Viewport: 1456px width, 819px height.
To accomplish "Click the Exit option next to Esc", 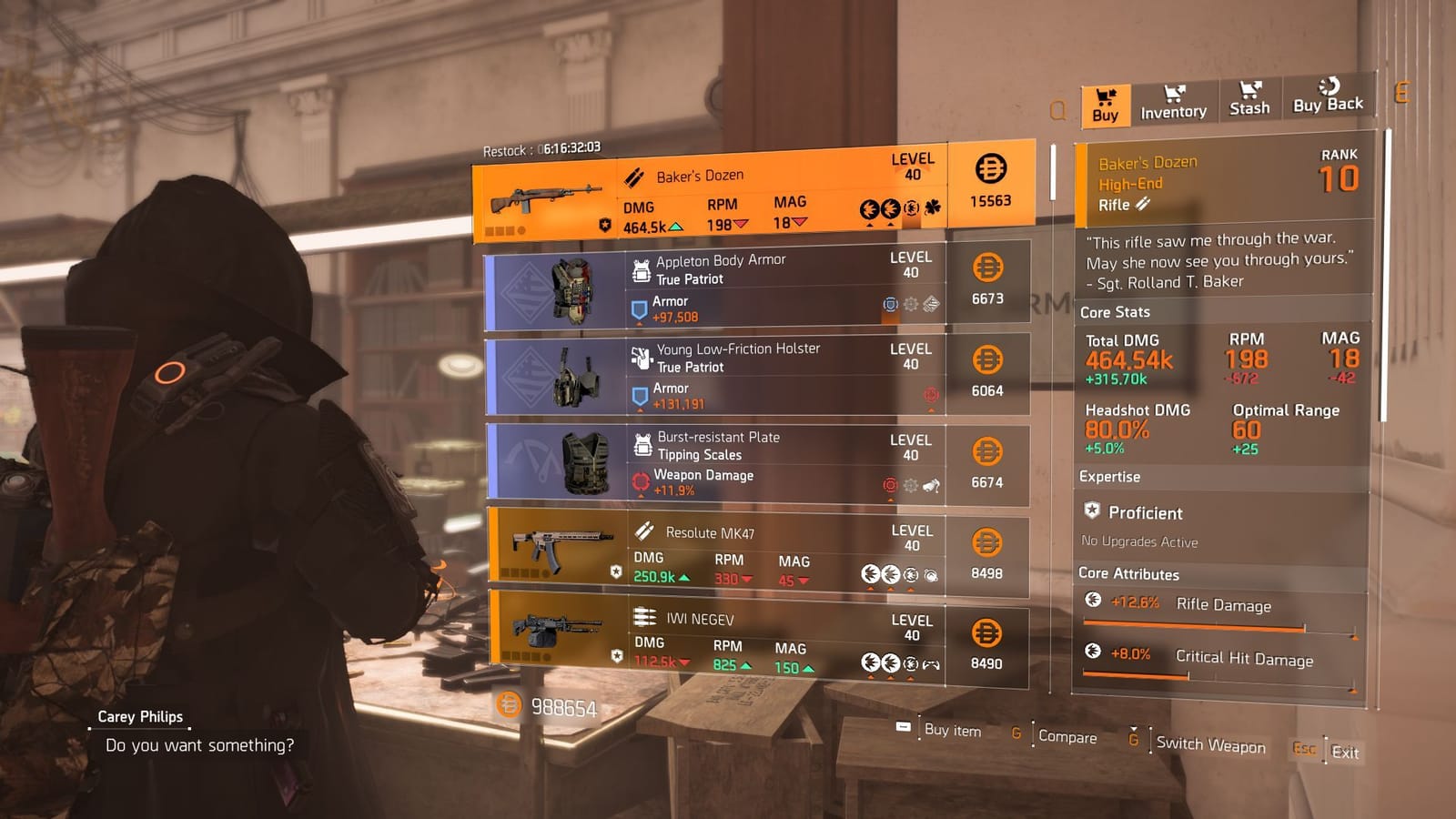I will (1344, 753).
